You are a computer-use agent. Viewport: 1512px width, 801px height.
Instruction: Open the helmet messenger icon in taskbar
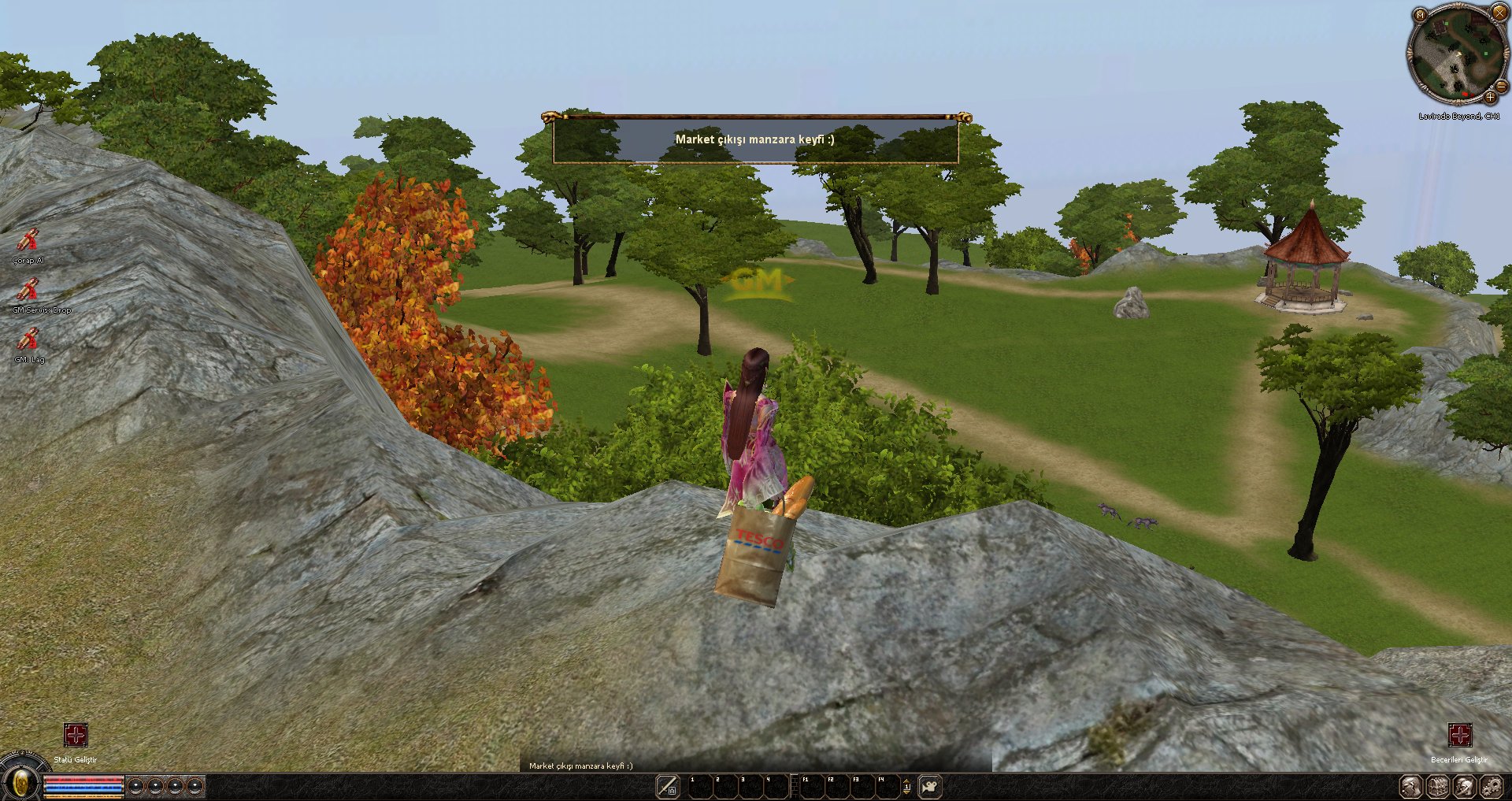point(1465,786)
